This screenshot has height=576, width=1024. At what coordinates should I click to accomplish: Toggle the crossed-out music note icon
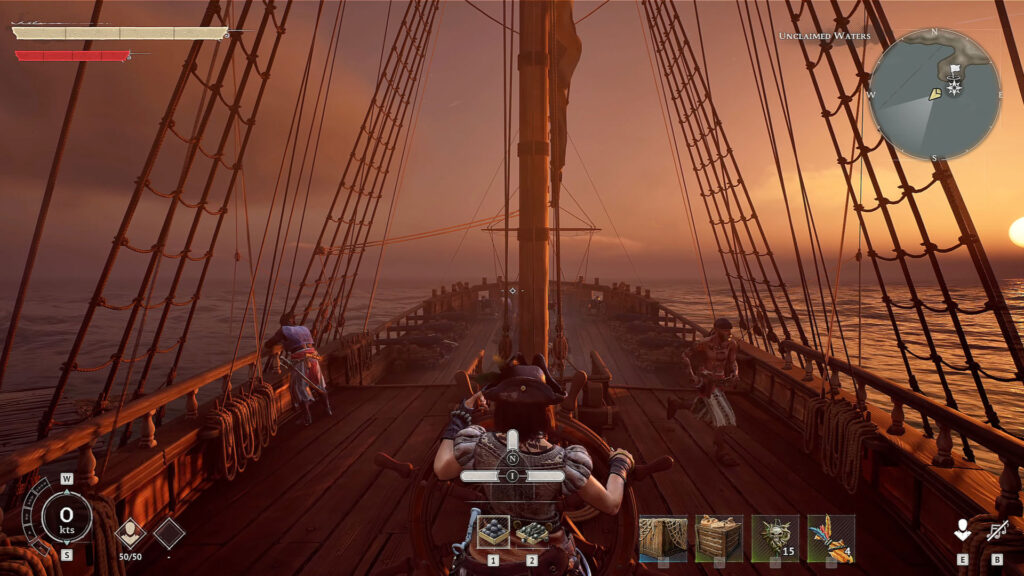click(996, 531)
